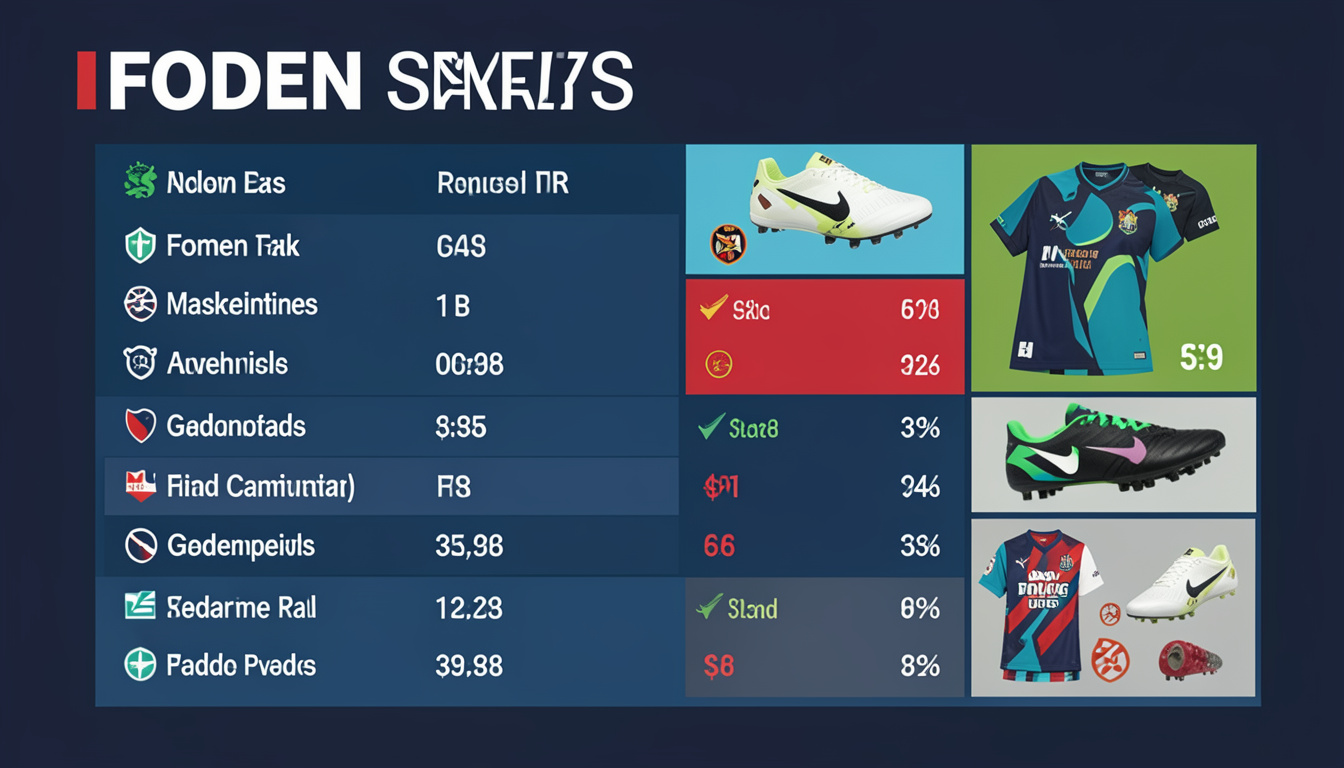The width and height of the screenshot is (1344, 768).
Task: Select the Paddo Pvedcs row
Action: click(385, 665)
